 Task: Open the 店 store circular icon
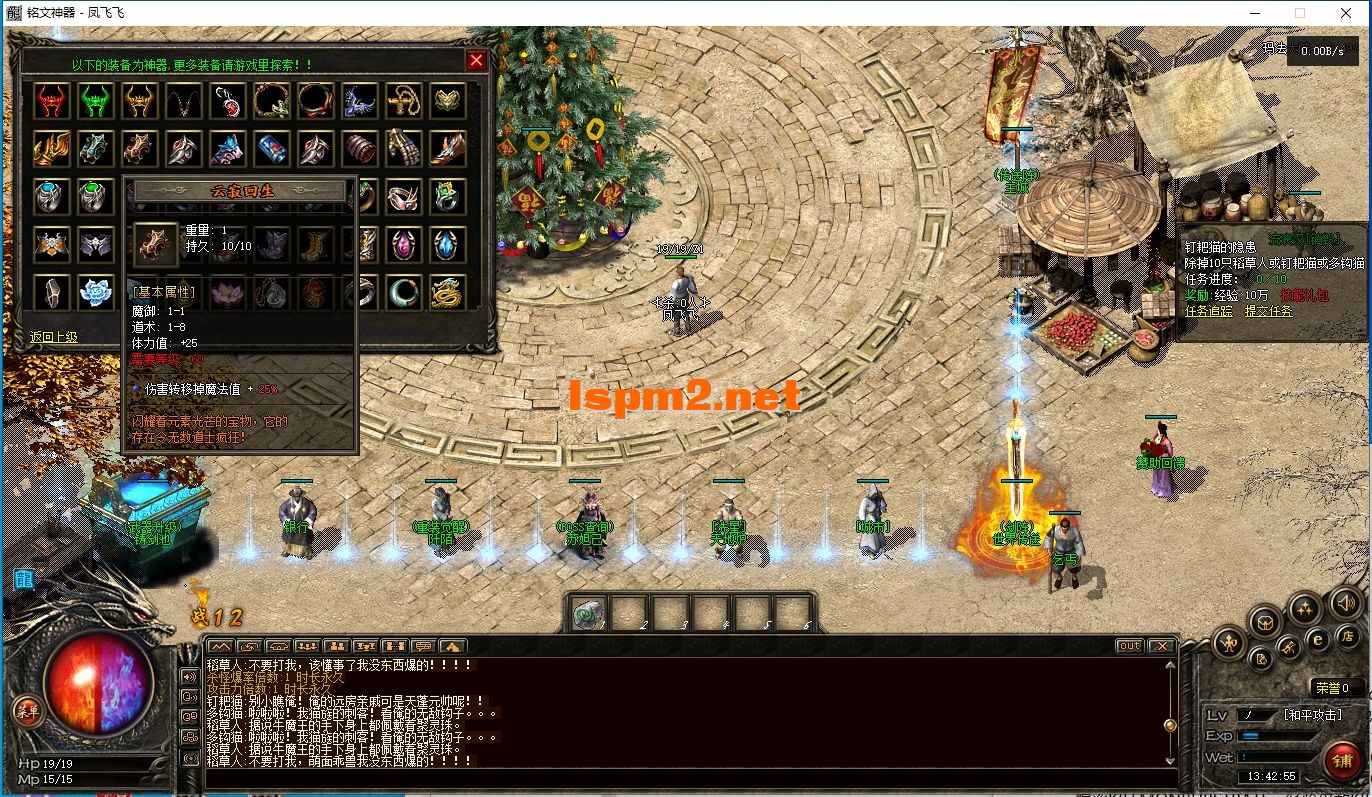pos(1349,637)
